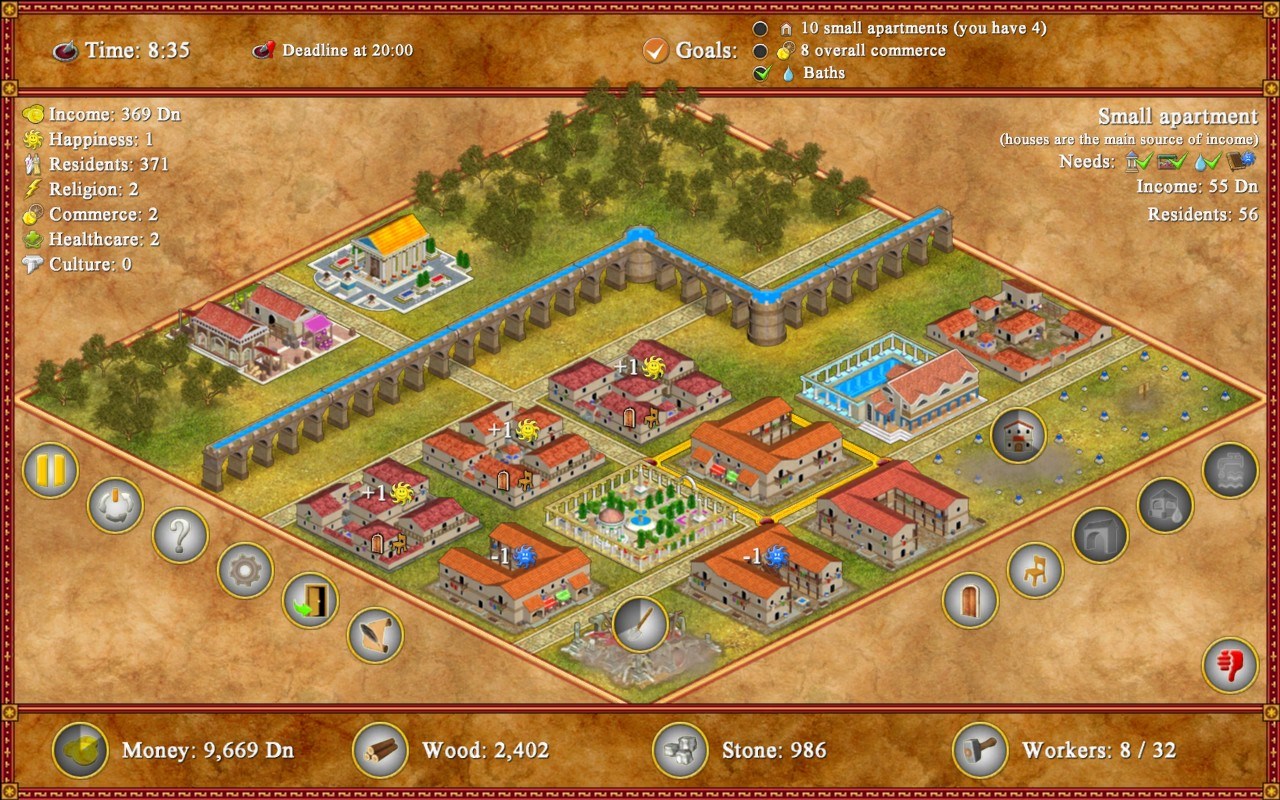Click the Money coin medallion

(x=79, y=751)
